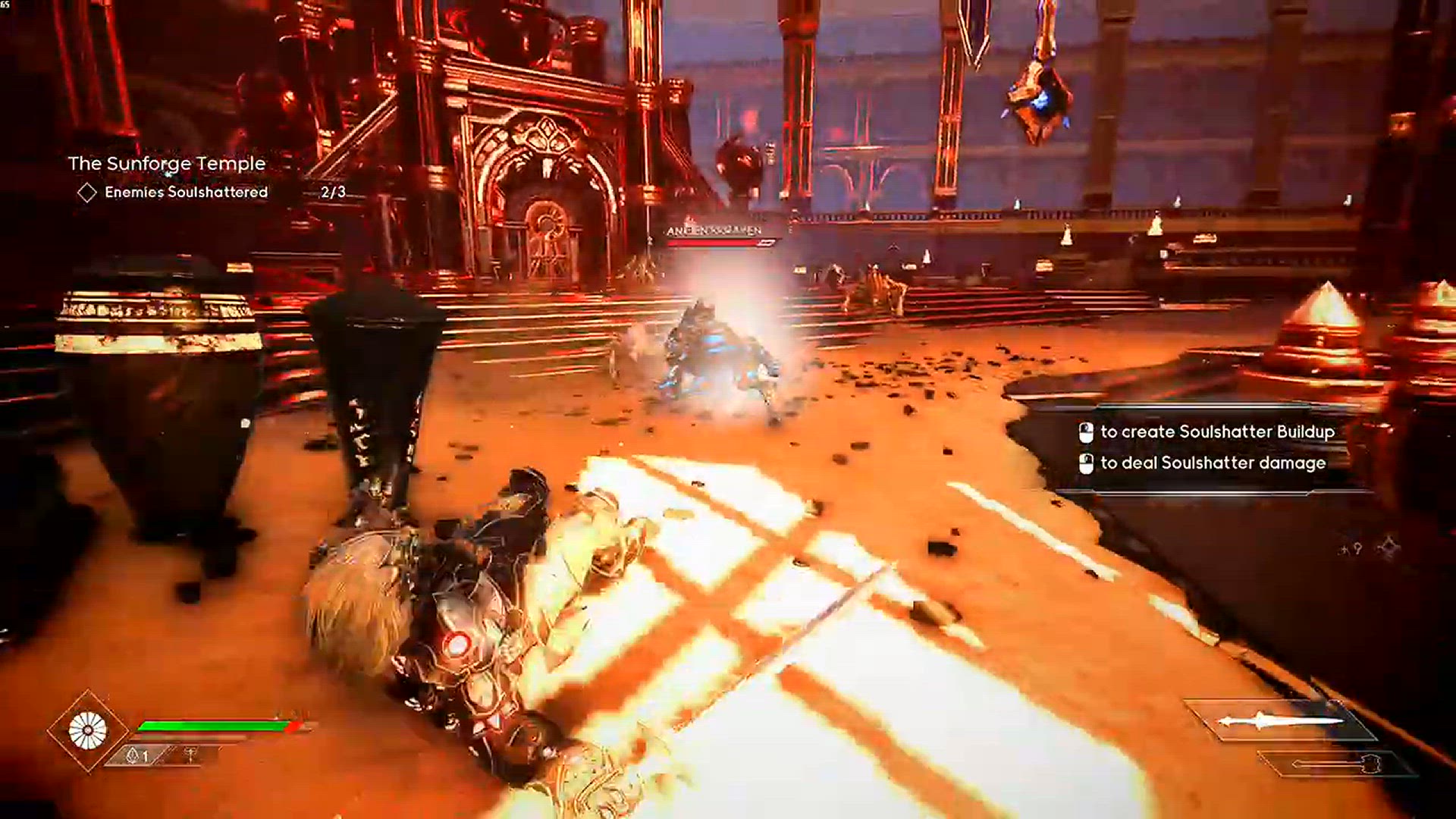Viewport: 1456px width, 819px height.
Task: Open the Sunforge Temple objective tracker
Action: [167, 163]
